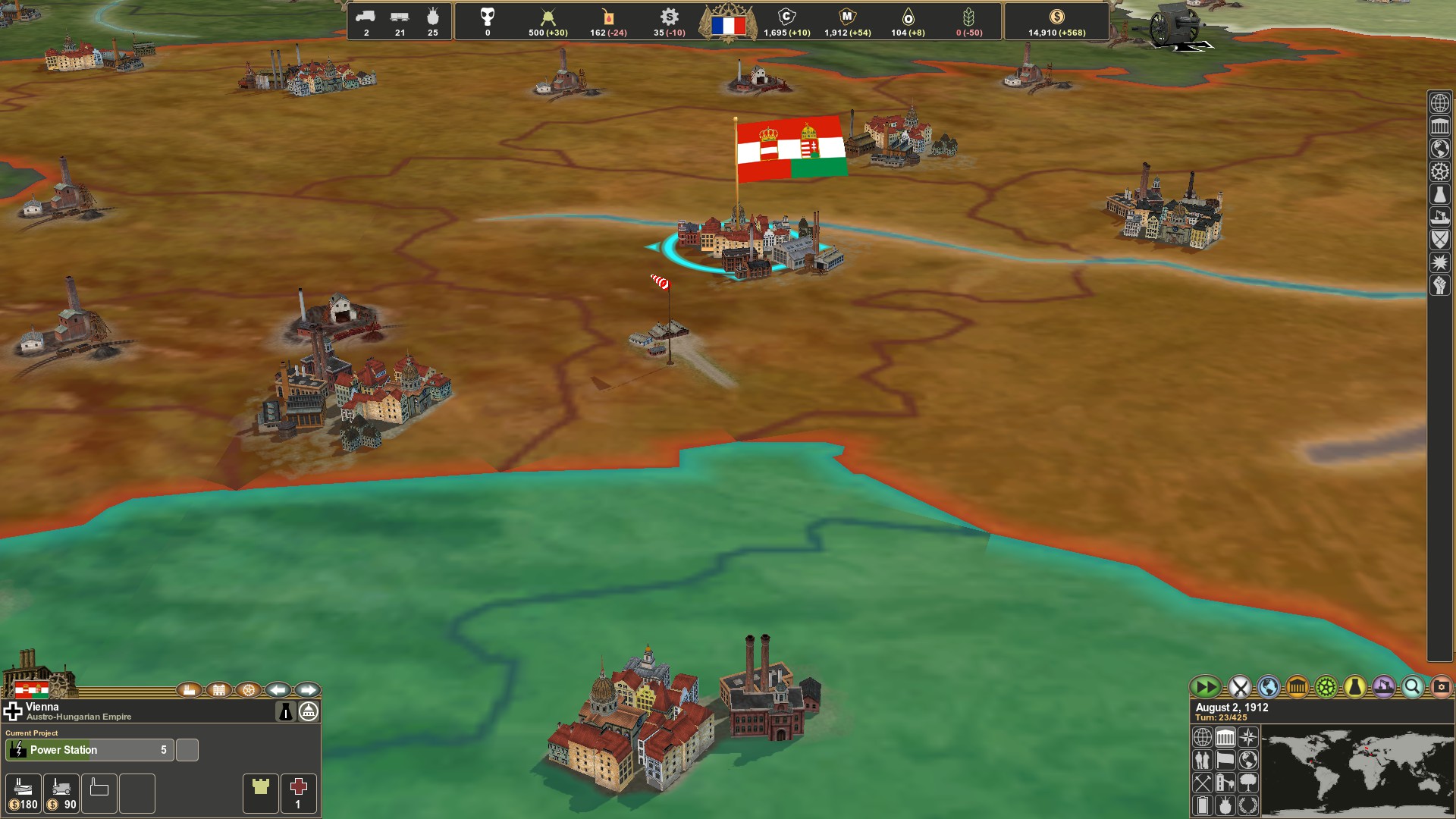The height and width of the screenshot is (819, 1456).
Task: Build the artillery unit costing 180
Action: click(x=24, y=793)
